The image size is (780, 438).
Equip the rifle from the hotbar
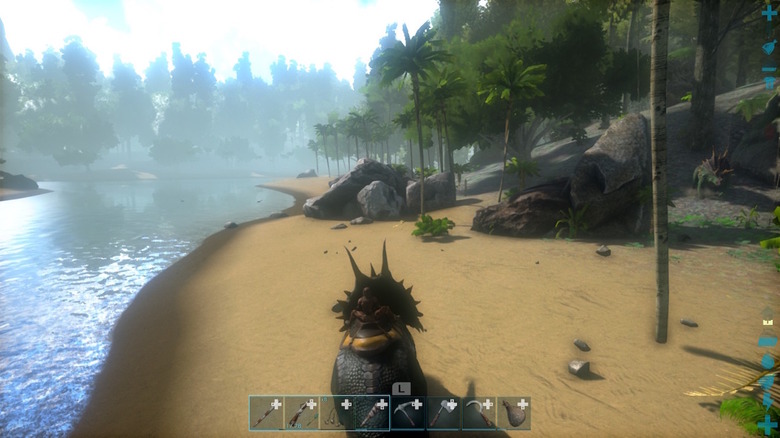[302, 413]
